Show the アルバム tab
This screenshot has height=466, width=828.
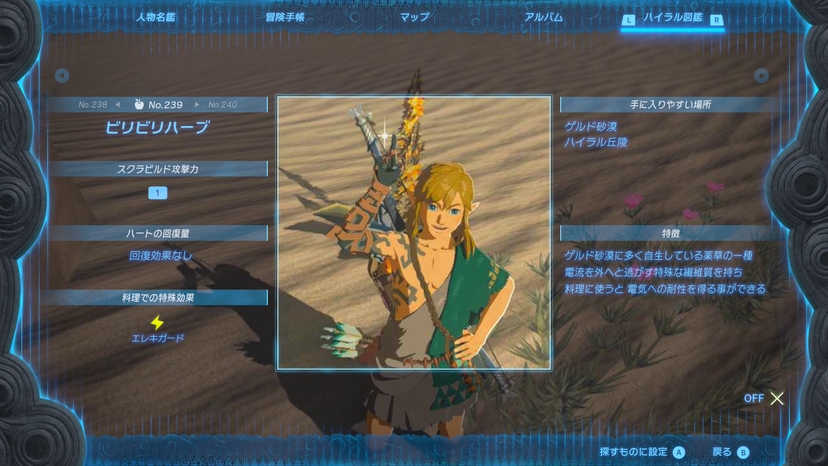(543, 18)
